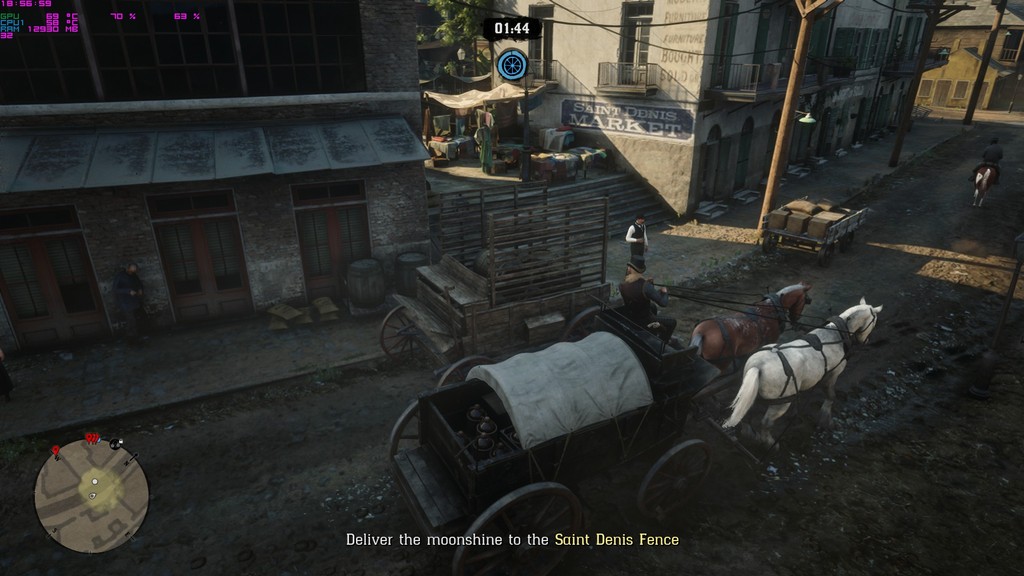Click the red markers atop the minimap
Screen dimensions: 1024x576
pos(92,438)
